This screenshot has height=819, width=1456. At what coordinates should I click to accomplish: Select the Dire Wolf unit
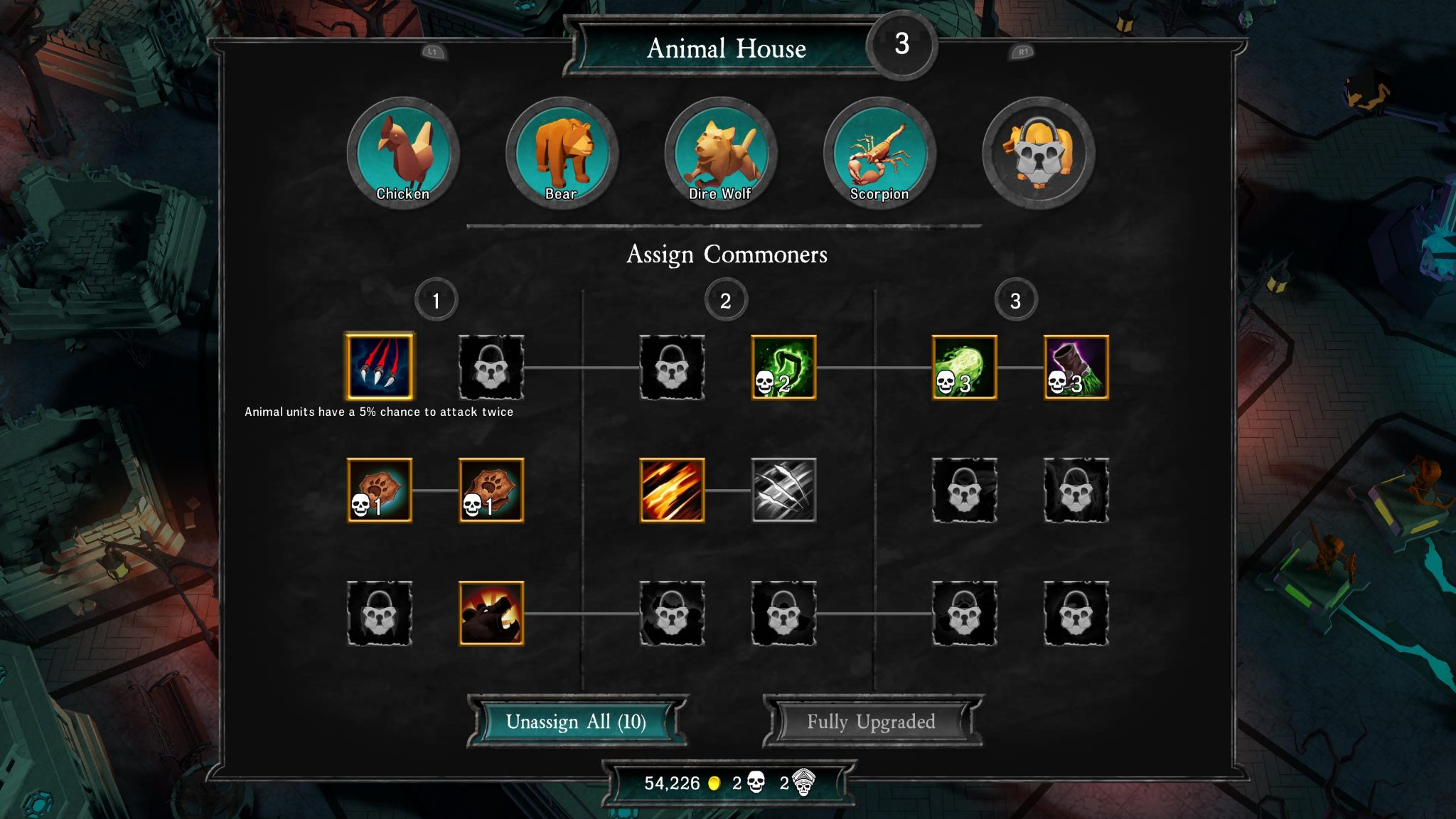coord(721,154)
